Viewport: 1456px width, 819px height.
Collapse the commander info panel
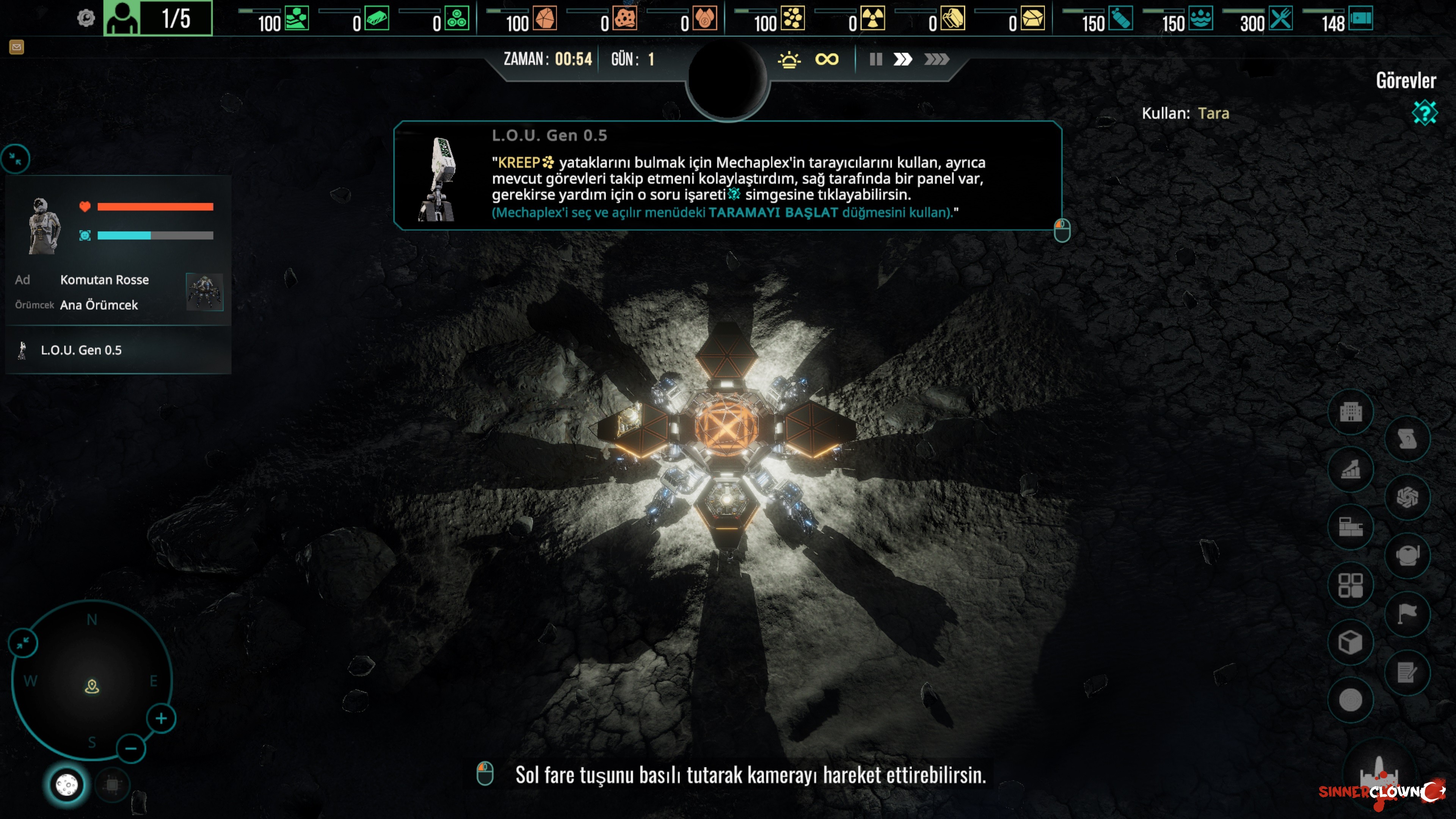tap(15, 159)
